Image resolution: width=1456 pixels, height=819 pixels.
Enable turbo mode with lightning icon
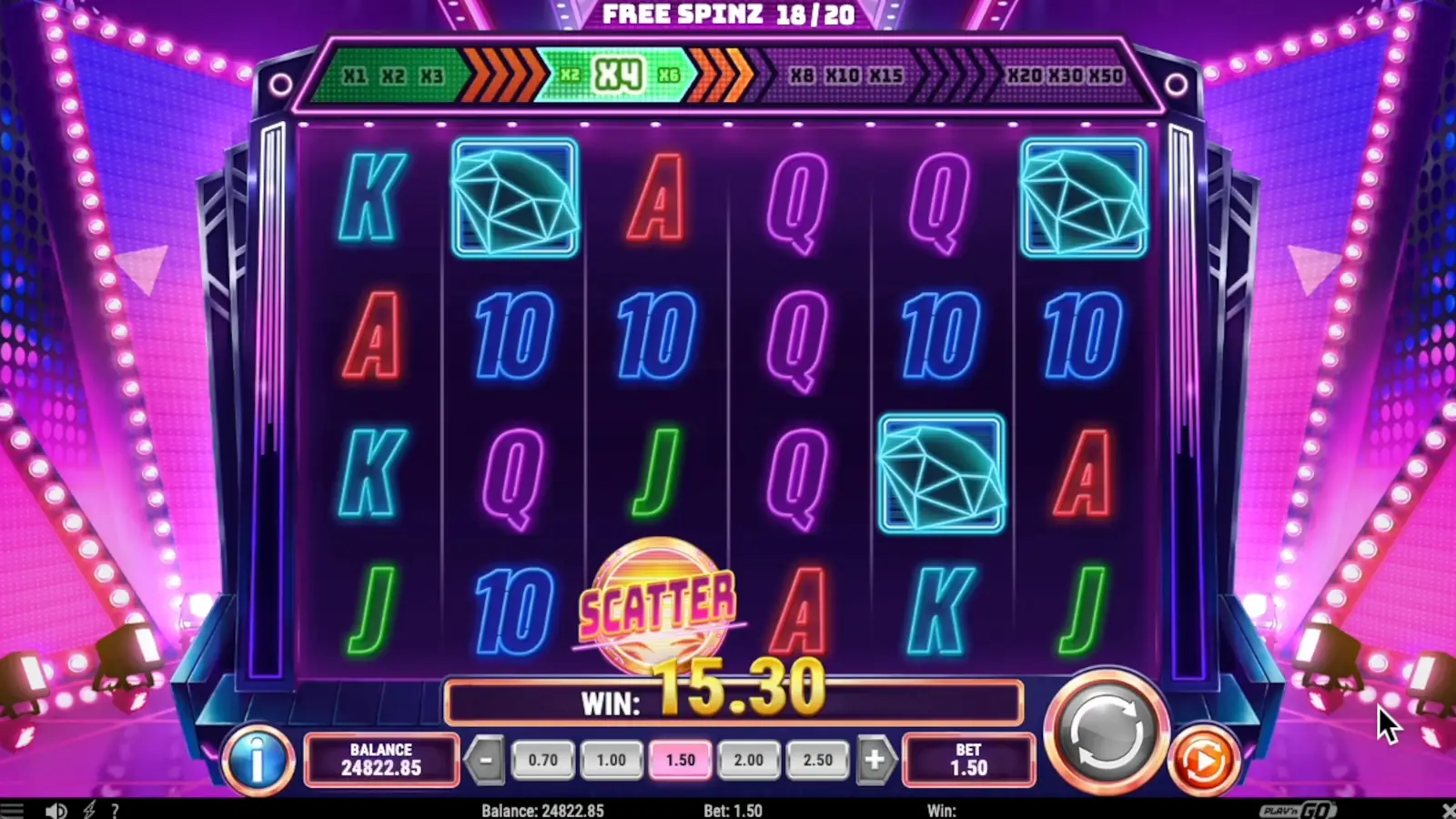click(89, 810)
